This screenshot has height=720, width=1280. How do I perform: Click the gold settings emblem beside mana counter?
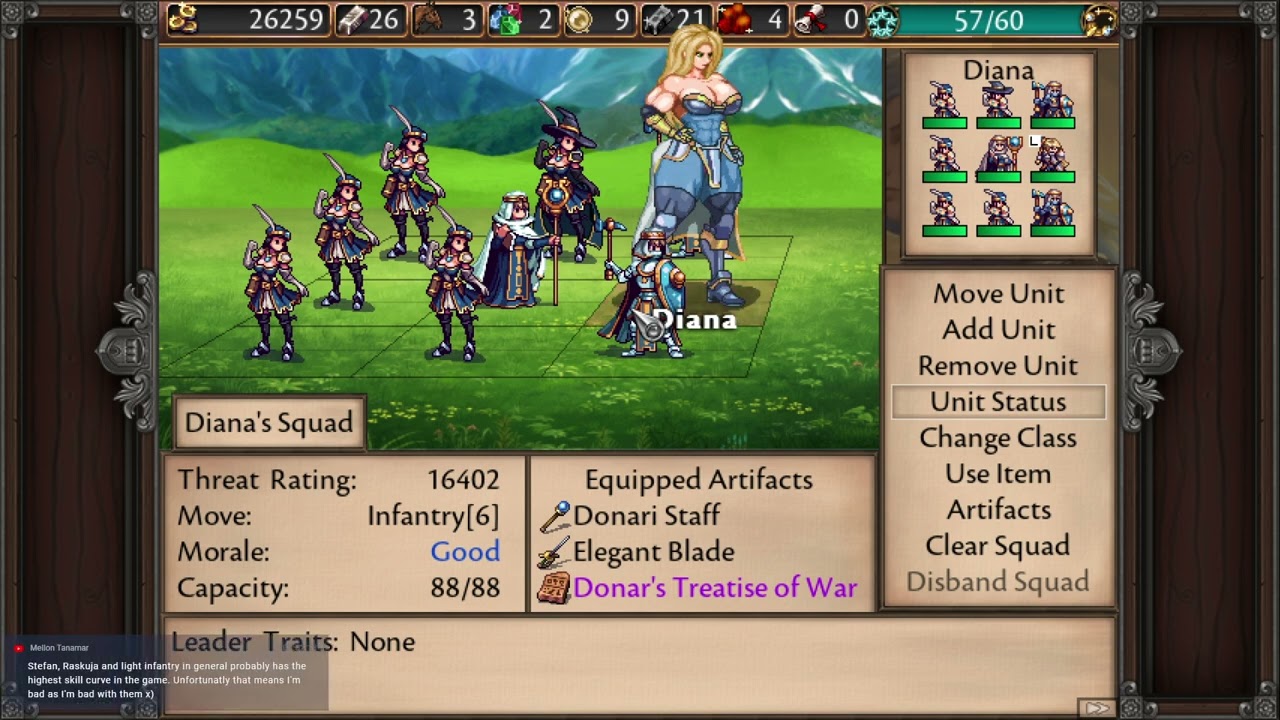[x=1099, y=21]
